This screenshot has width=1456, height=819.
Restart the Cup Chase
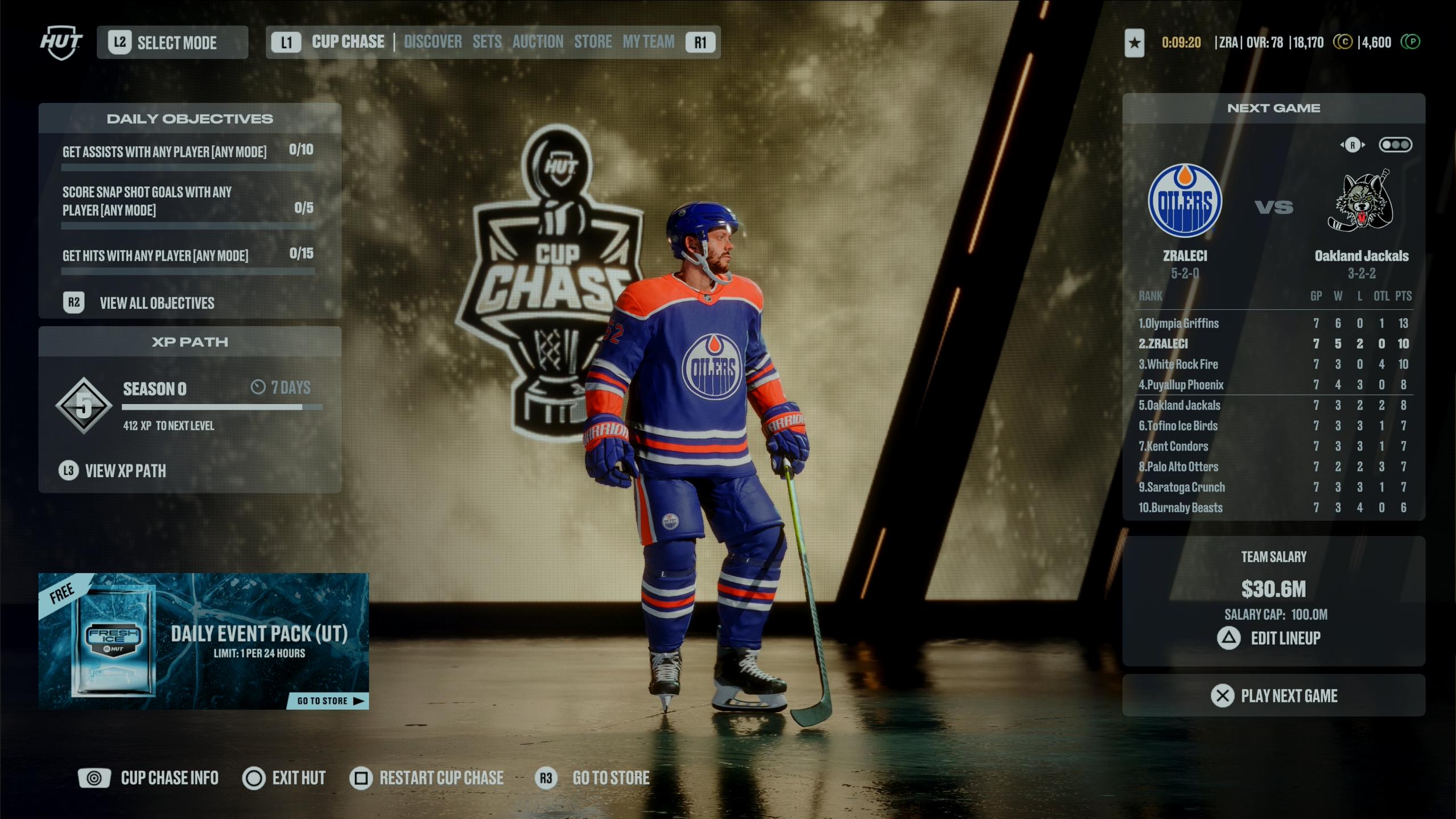[x=441, y=778]
